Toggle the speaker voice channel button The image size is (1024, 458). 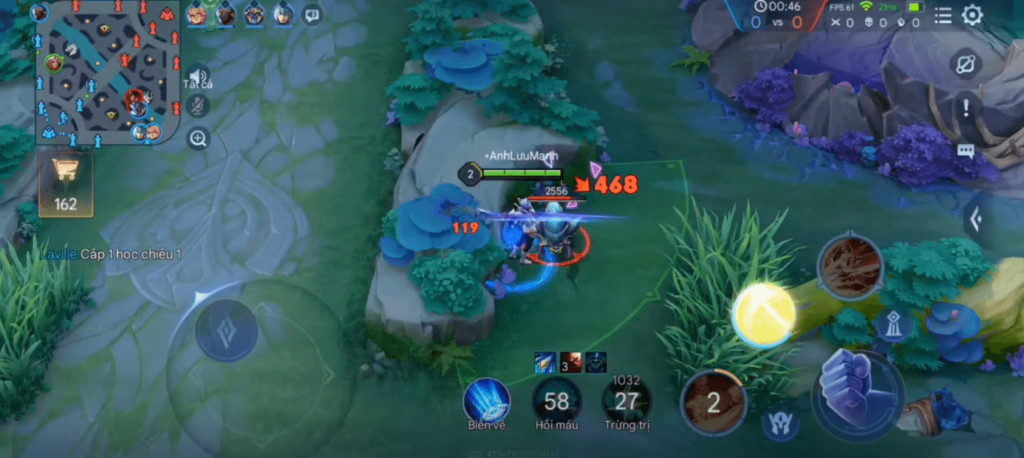tap(198, 78)
